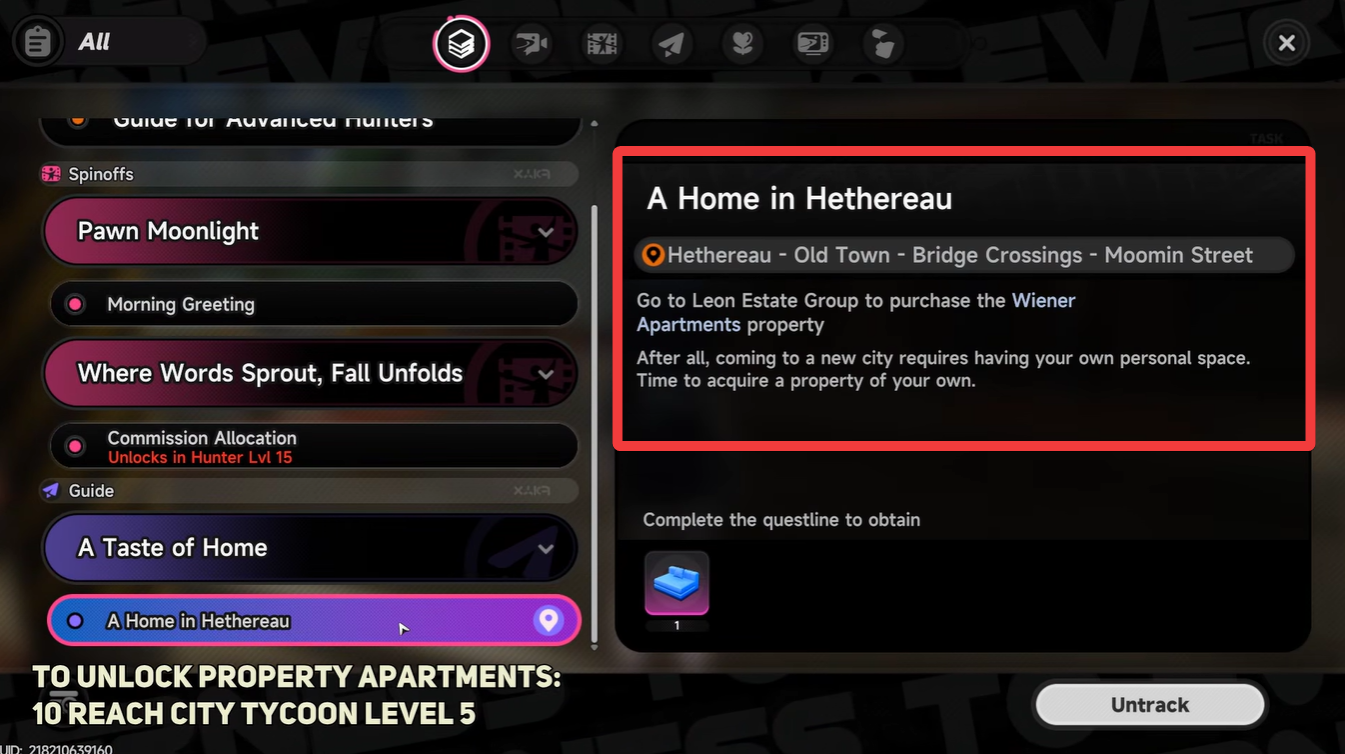Click the questline reward item thumbnail

tap(677, 585)
